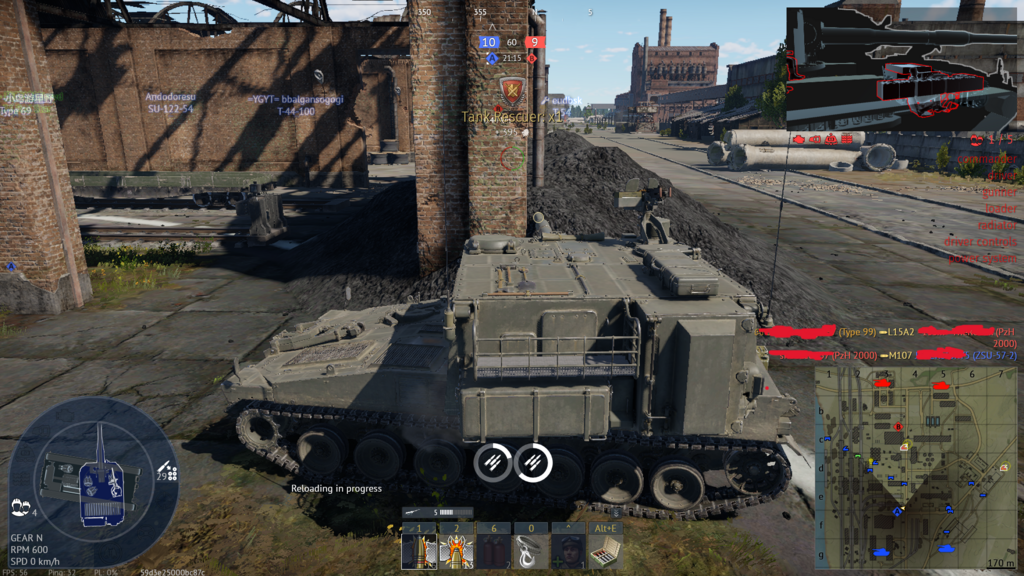This screenshot has height=576, width=1024.
Task: Activate the fire extinguisher slot
Action: point(492,551)
